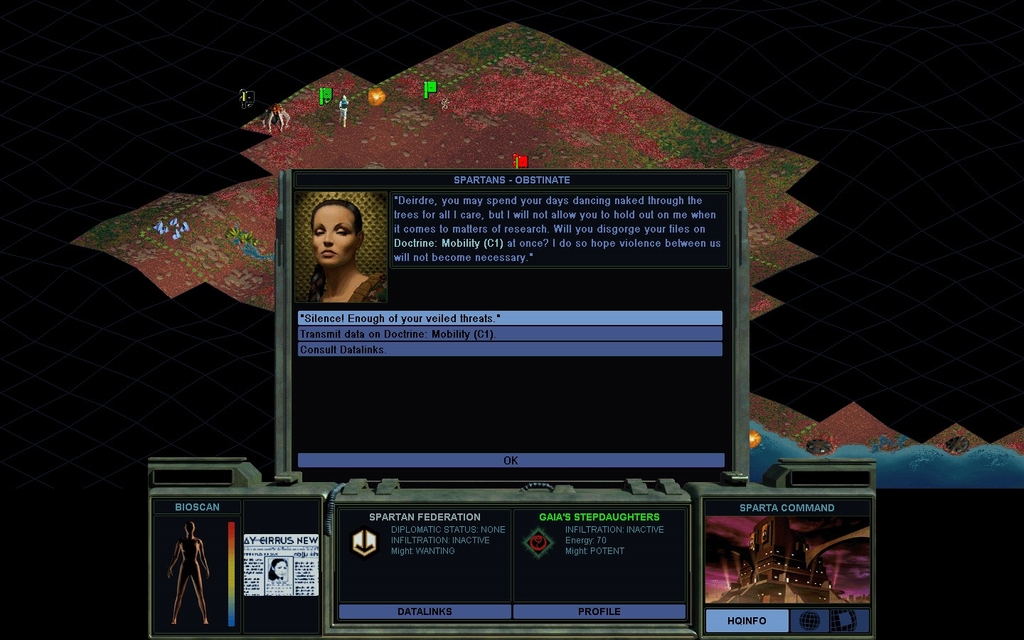
Task: Show the Gaia's Stepdaughters Profile
Action: click(x=599, y=611)
